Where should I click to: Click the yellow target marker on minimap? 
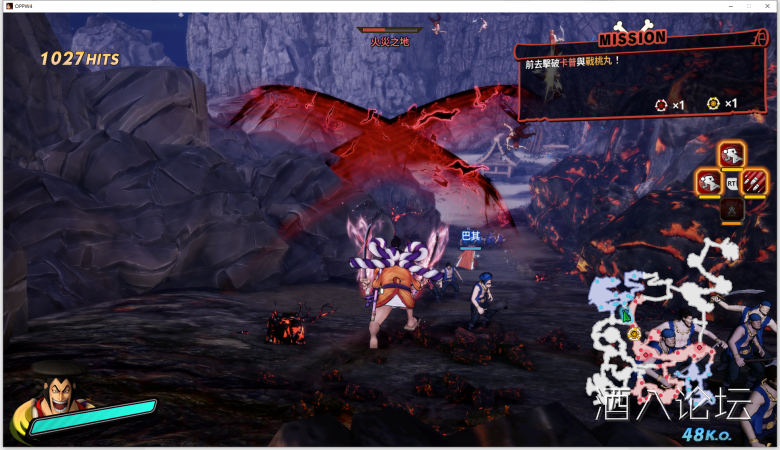point(634,333)
